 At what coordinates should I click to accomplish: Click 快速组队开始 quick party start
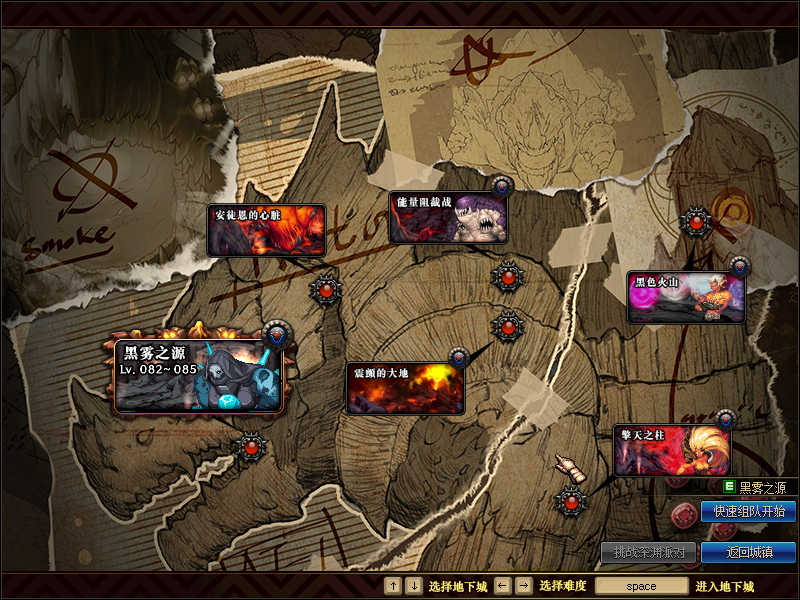[748, 511]
